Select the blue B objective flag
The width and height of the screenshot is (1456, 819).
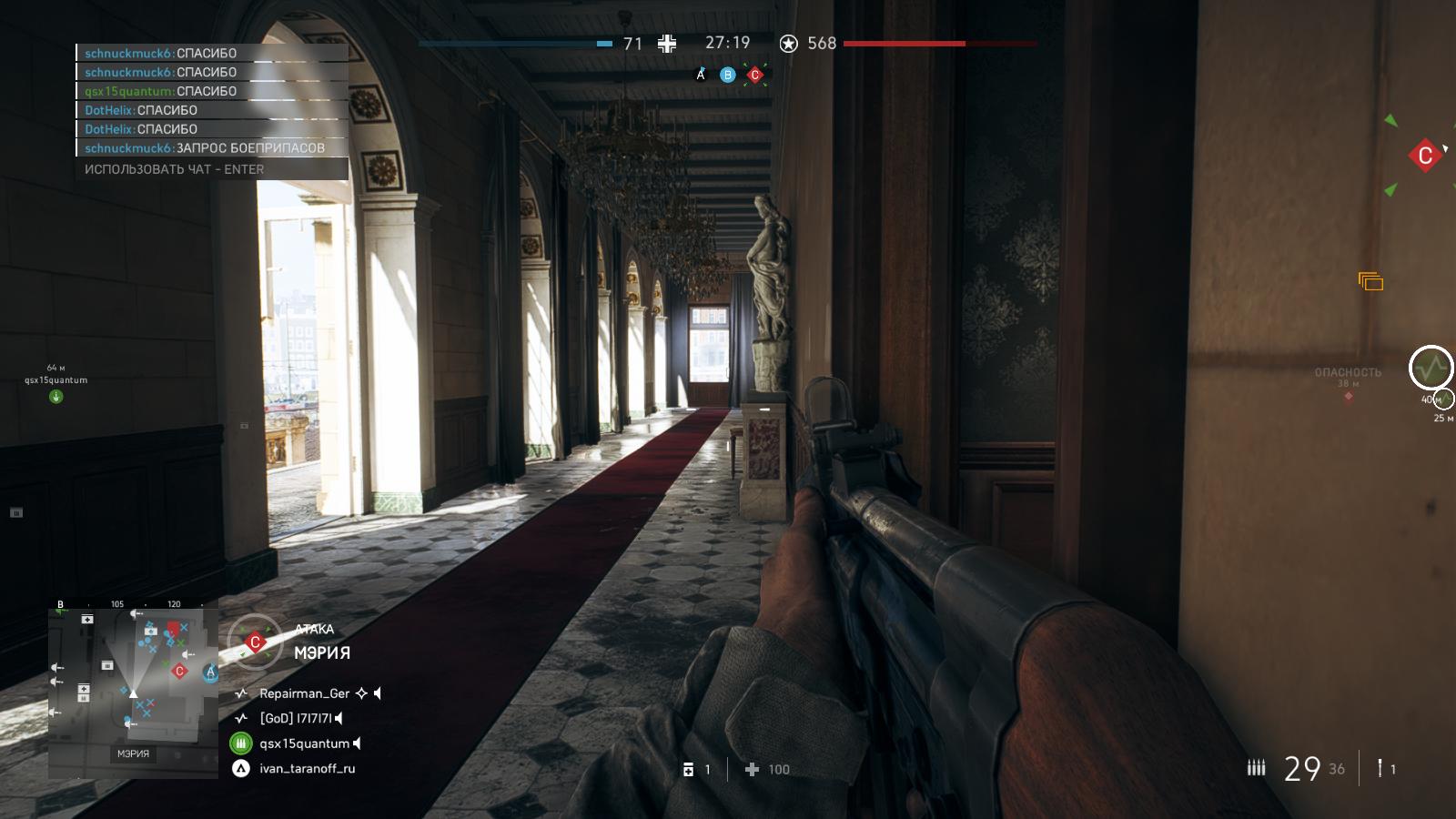(x=727, y=75)
